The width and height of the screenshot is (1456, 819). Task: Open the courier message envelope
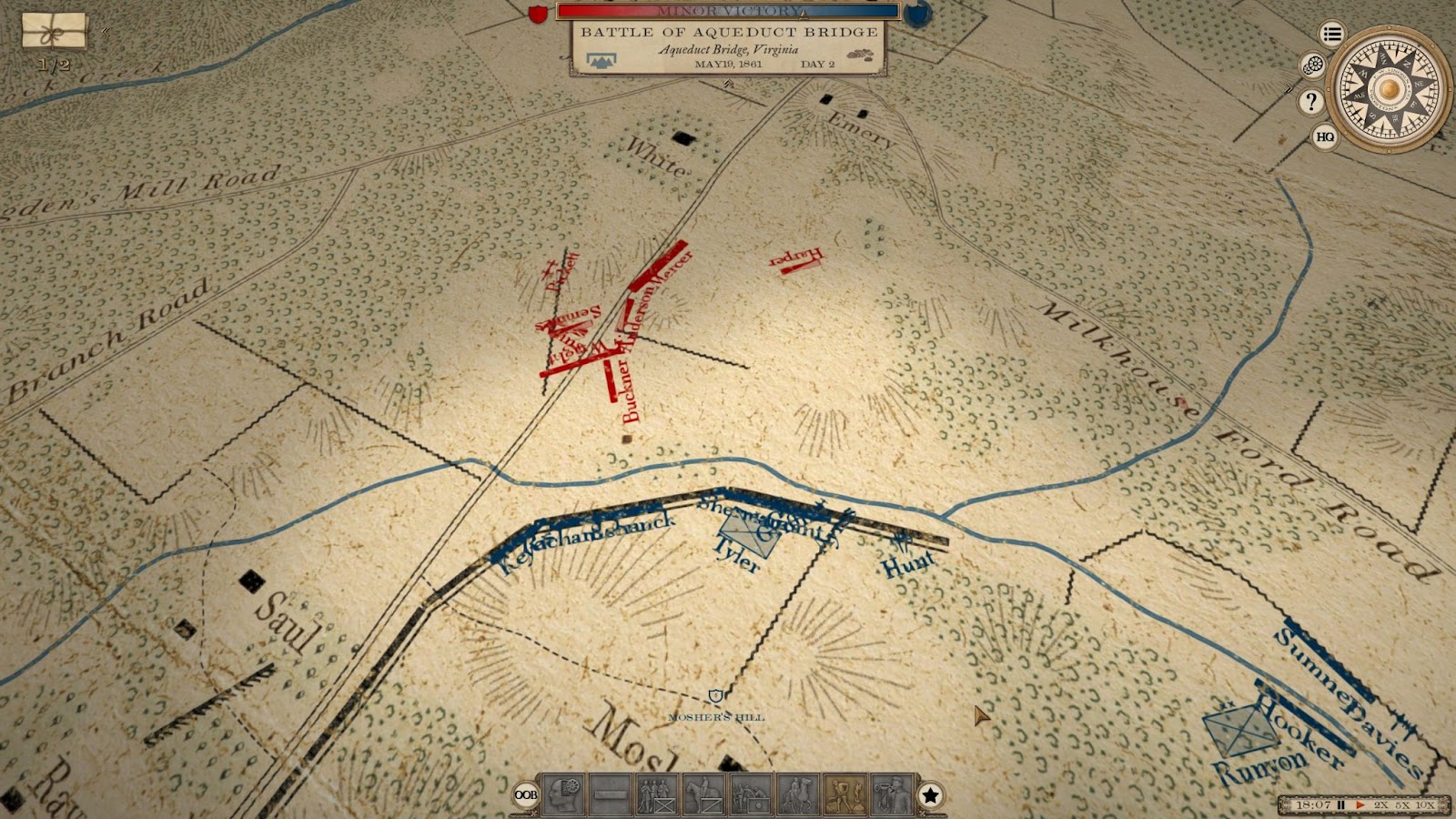55,31
